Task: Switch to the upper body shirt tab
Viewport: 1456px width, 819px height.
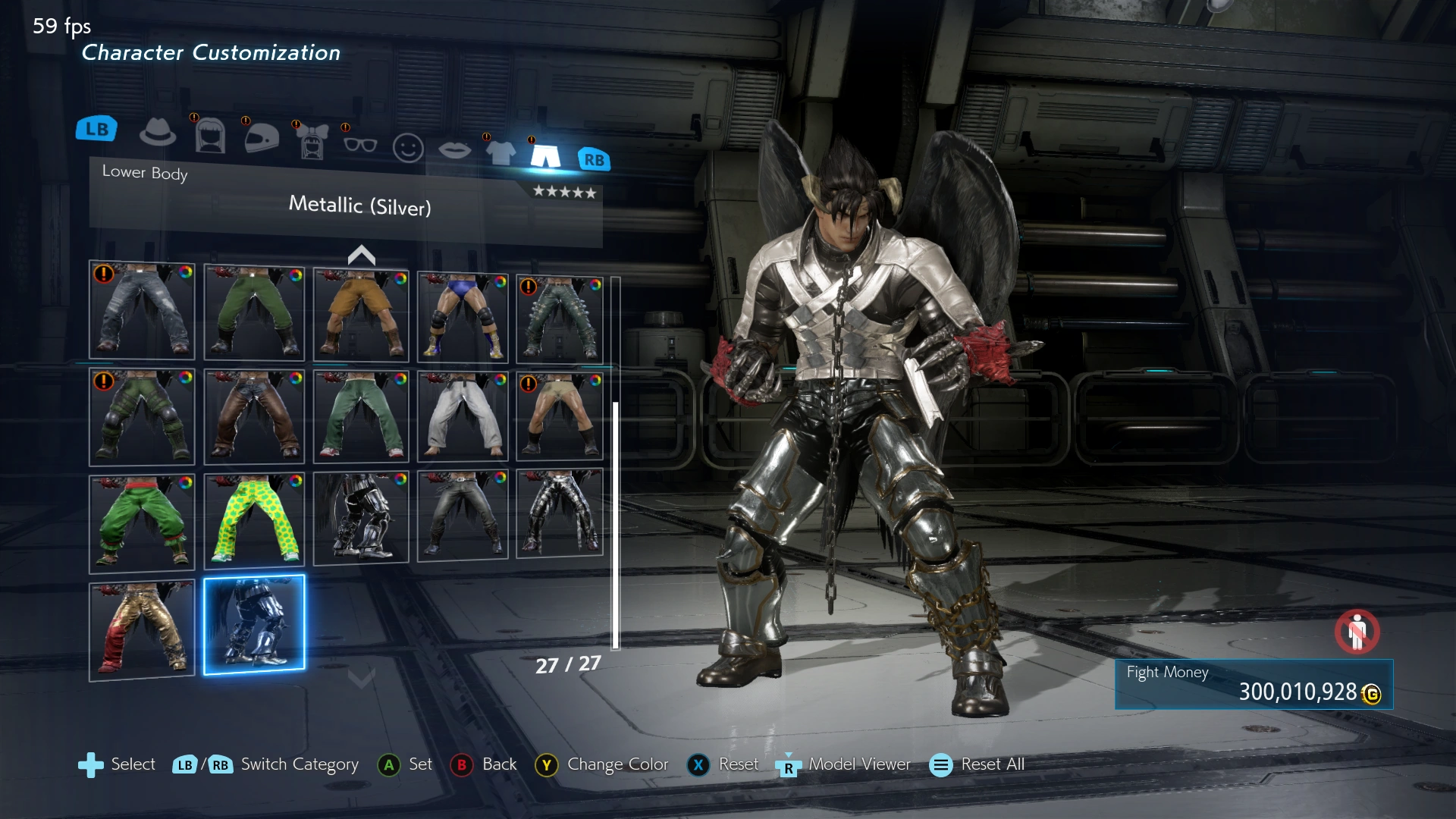Action: [x=500, y=152]
